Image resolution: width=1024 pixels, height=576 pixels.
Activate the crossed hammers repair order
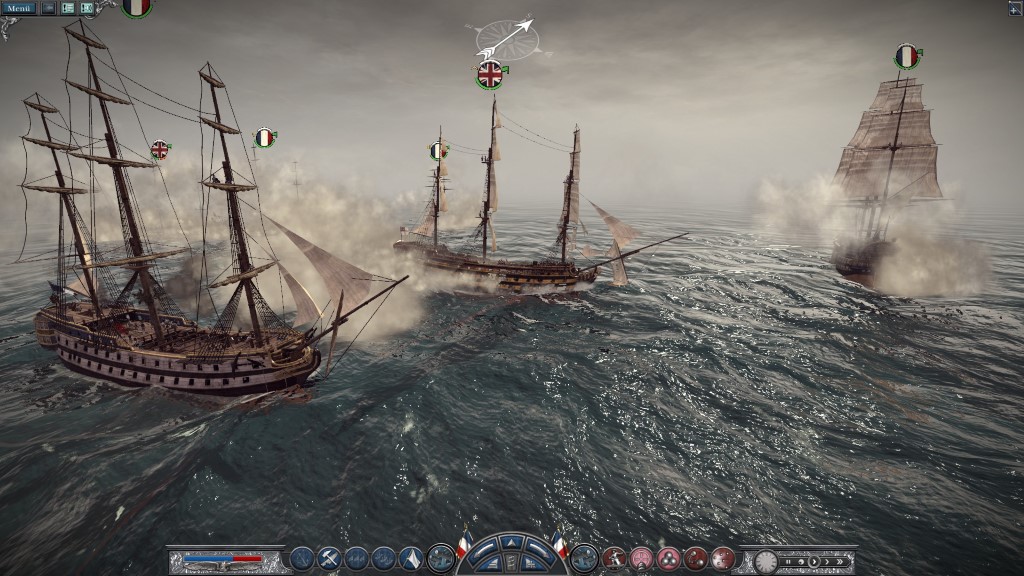329,559
